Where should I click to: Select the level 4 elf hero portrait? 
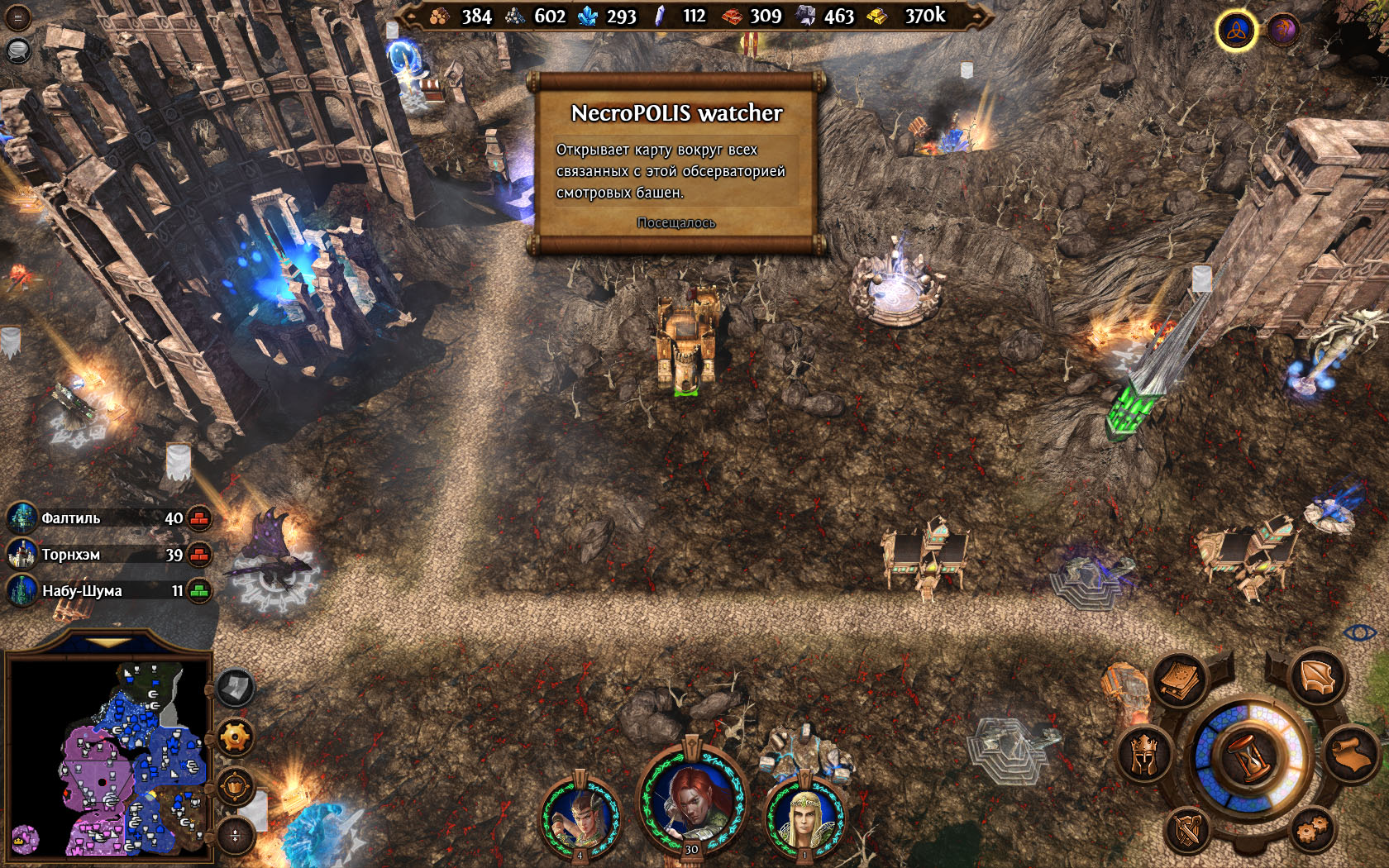pyautogui.click(x=580, y=813)
